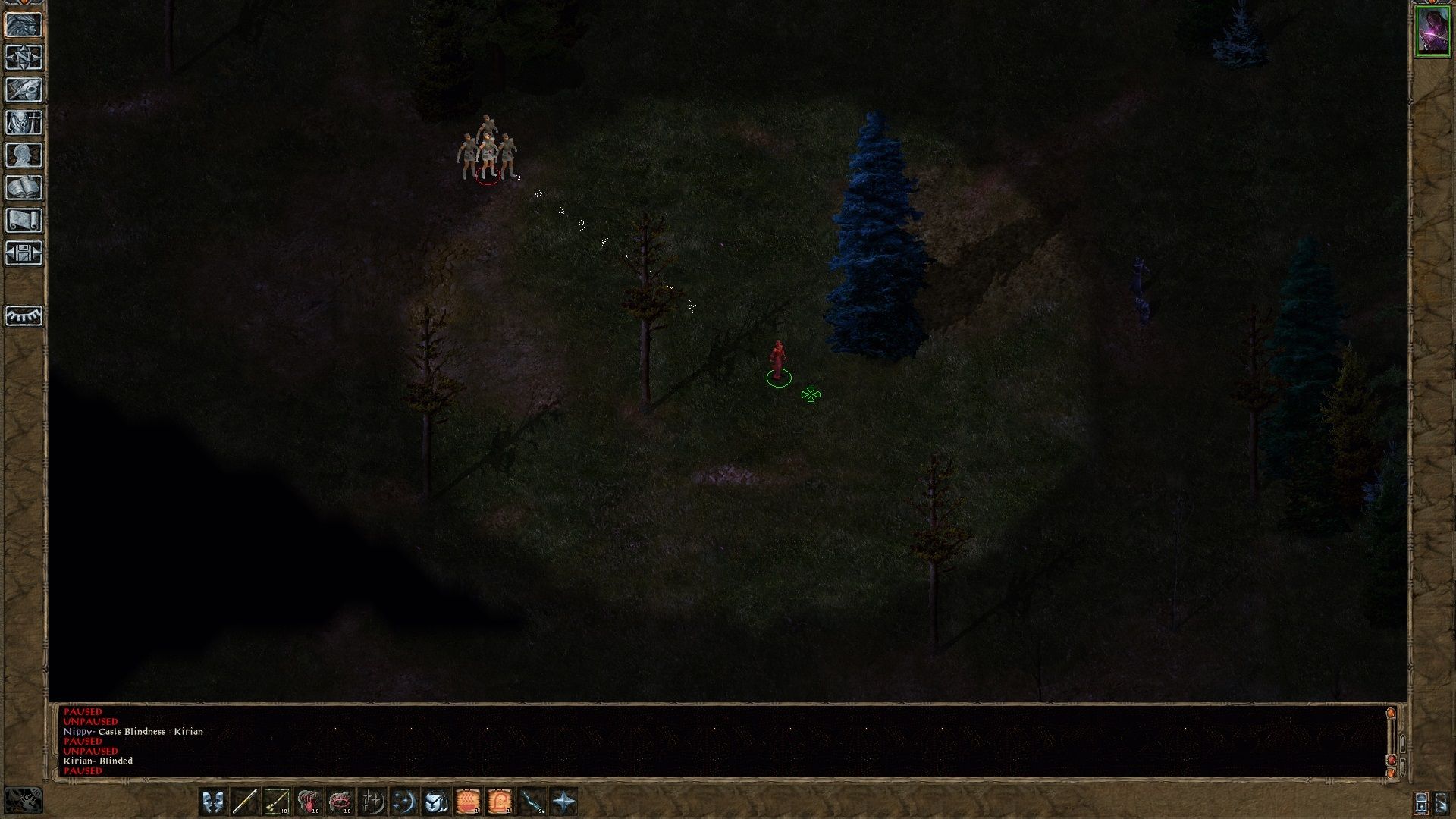
Task: Open the journal quill button
Action: coord(24,89)
